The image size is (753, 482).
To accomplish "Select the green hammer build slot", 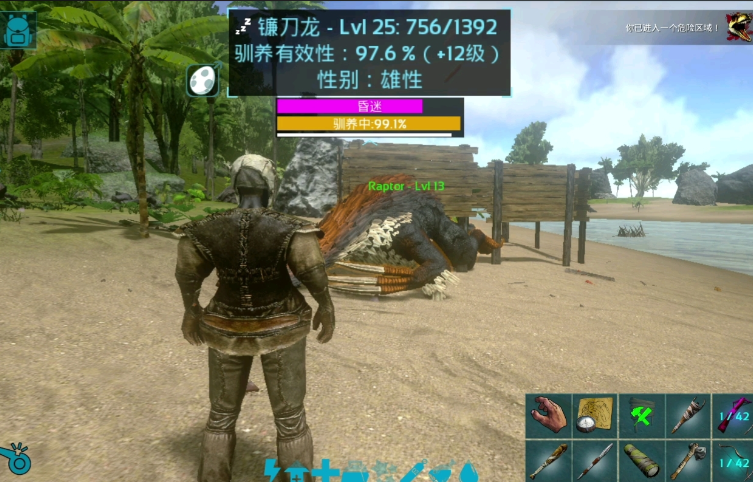I will (640, 415).
